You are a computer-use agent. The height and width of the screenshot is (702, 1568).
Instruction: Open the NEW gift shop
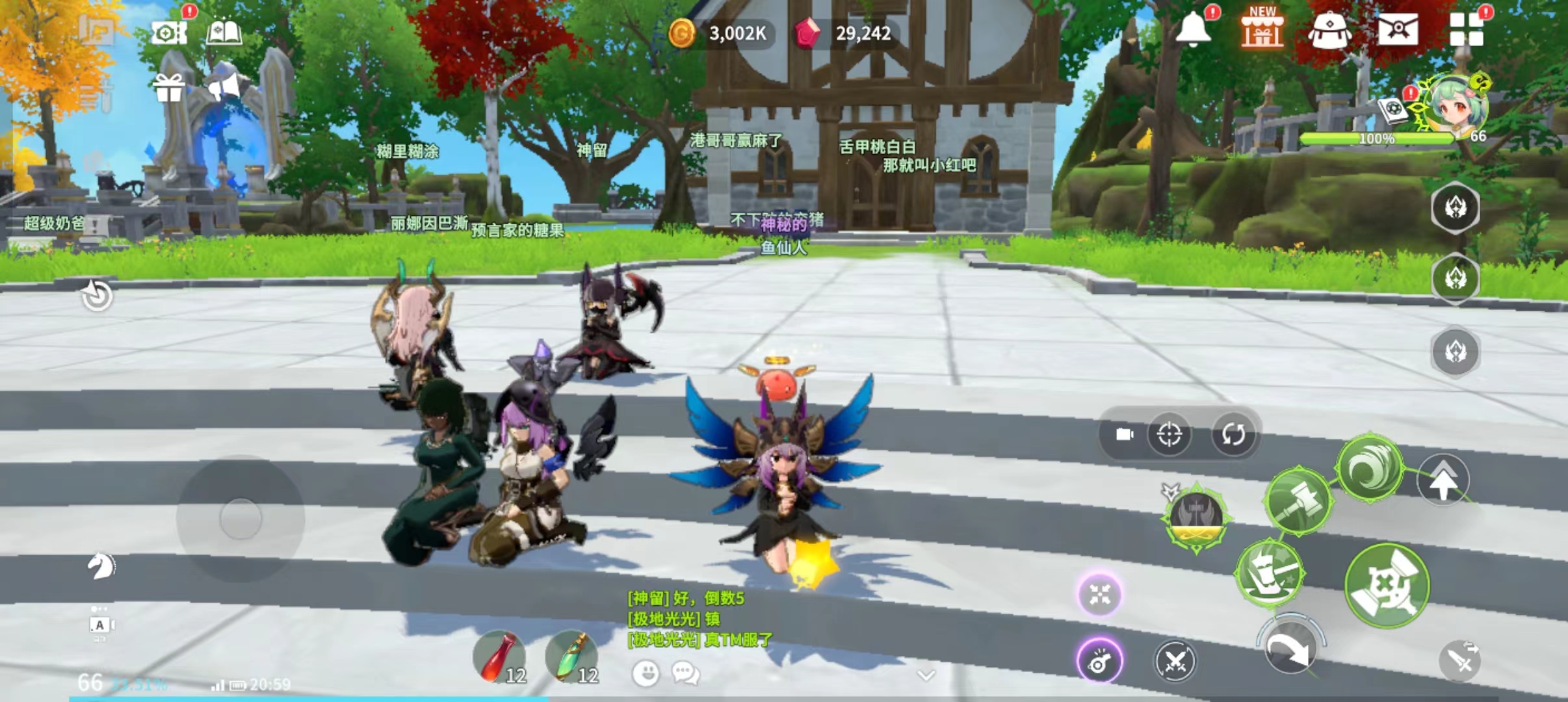point(1262,29)
